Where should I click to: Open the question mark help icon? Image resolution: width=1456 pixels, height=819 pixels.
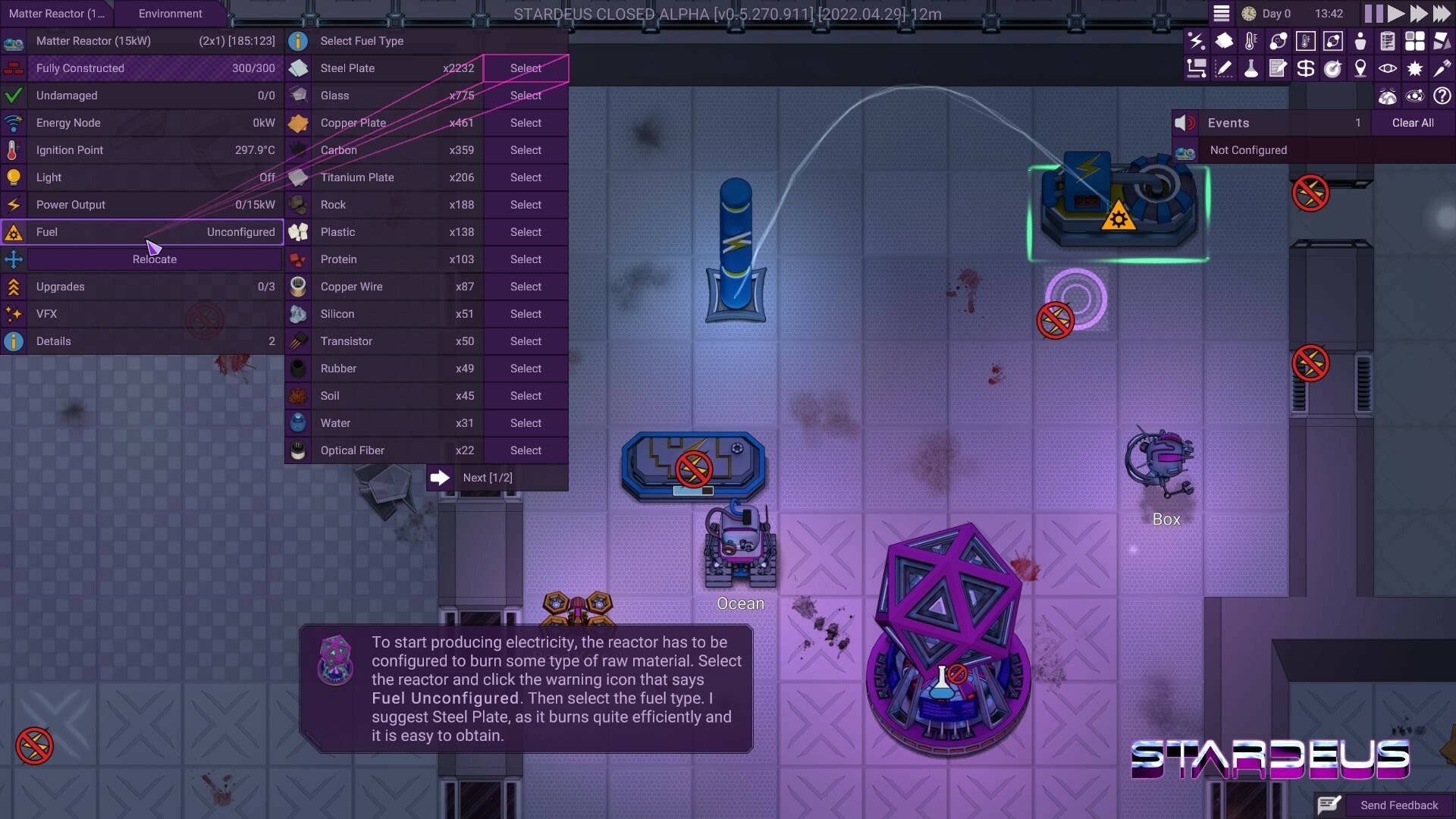(x=1442, y=96)
